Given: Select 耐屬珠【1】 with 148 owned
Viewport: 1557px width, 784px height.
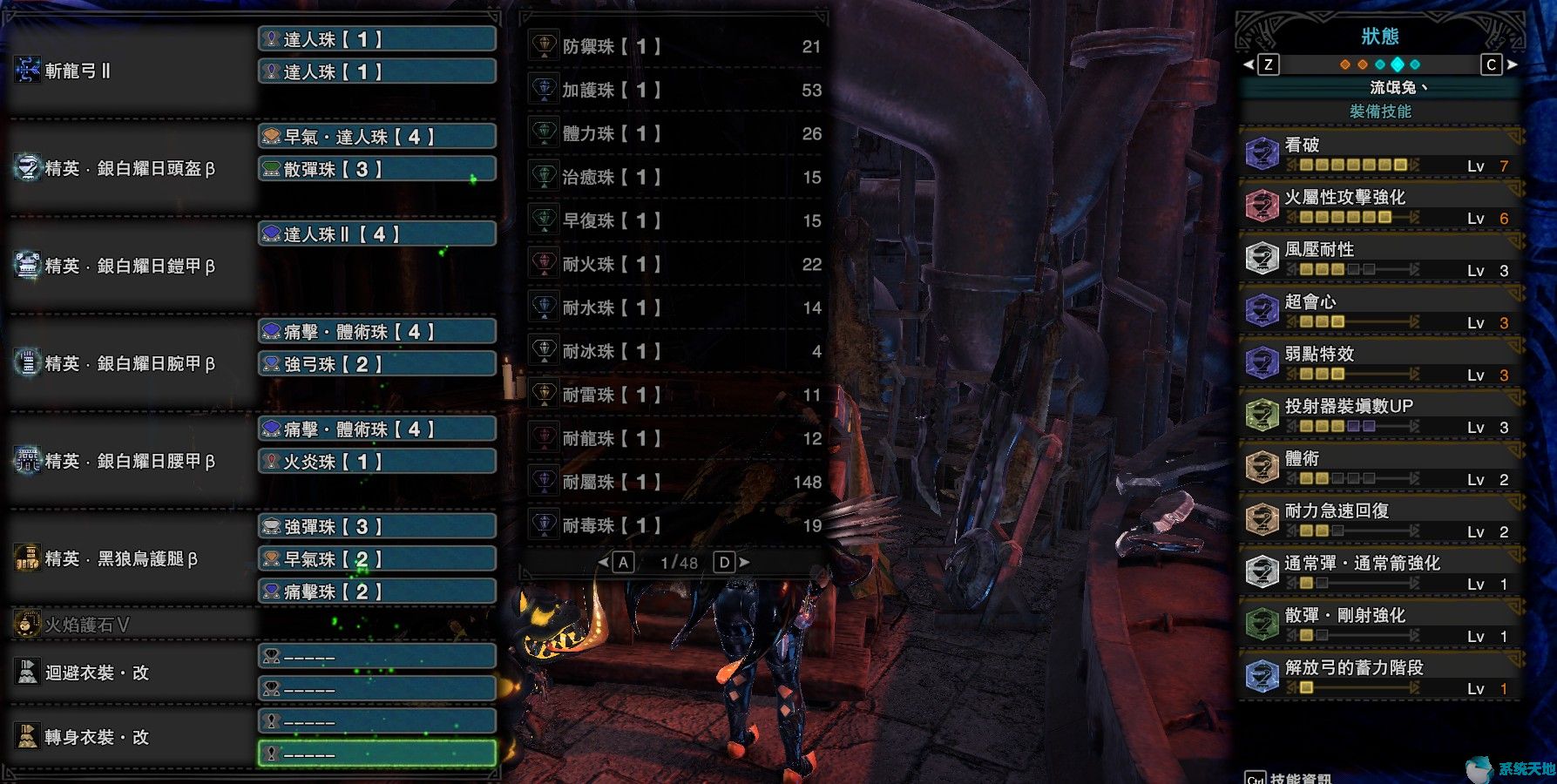Looking at the screenshot, I should tap(675, 482).
